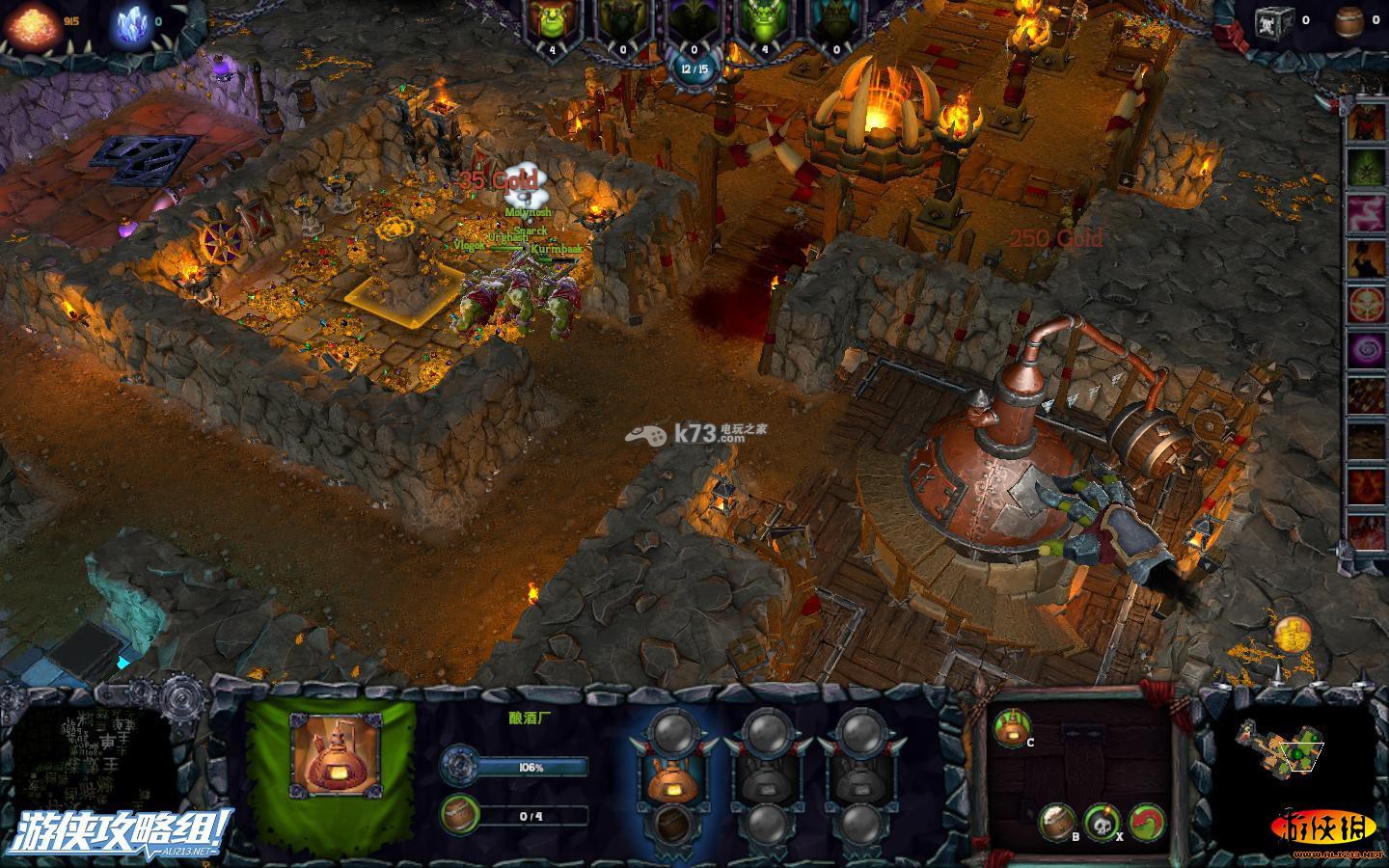This screenshot has width=1389, height=868.
Task: Select the top red demon spell icon
Action: pos(1366,121)
